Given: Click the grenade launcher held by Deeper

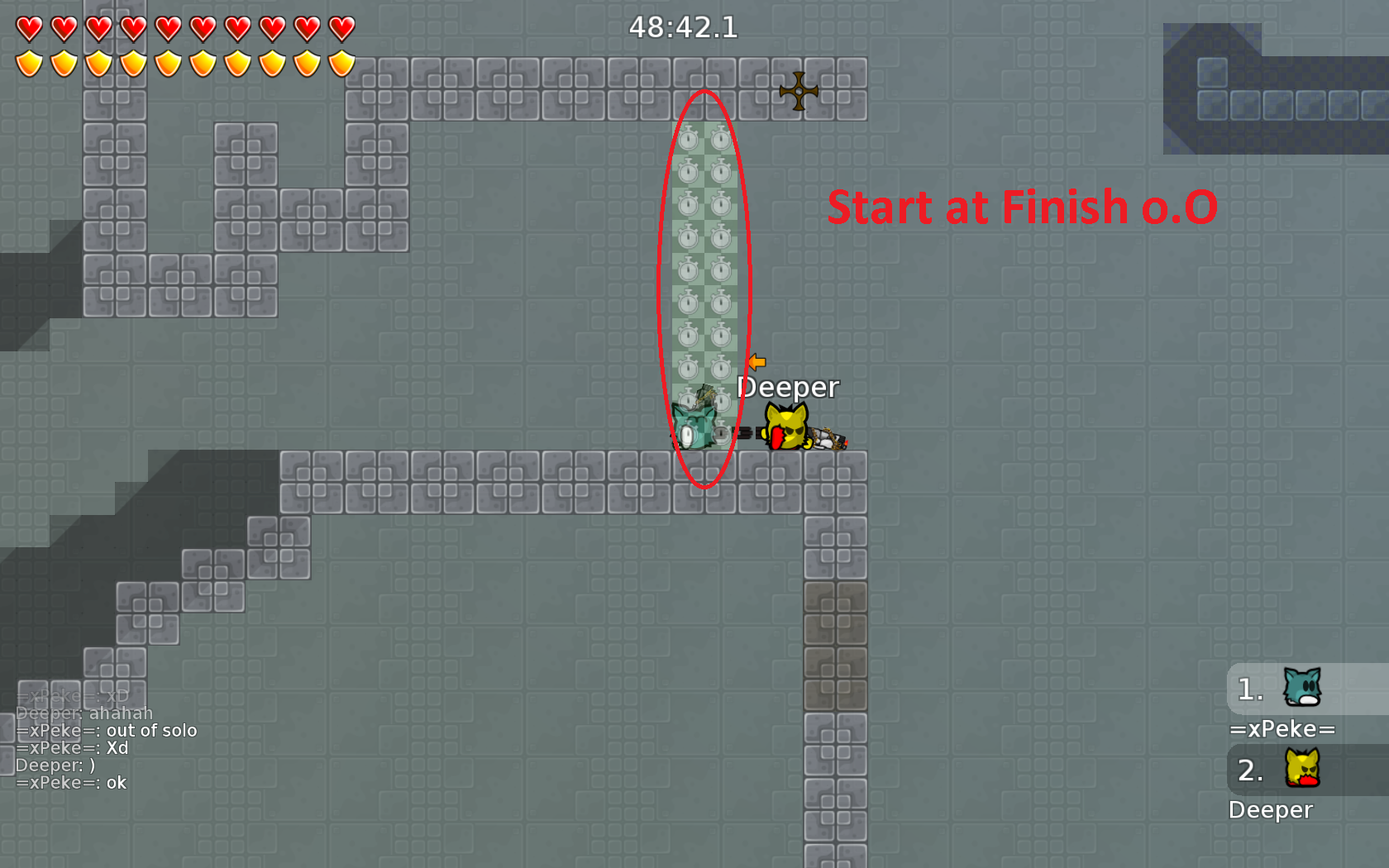Looking at the screenshot, I should 827,438.
